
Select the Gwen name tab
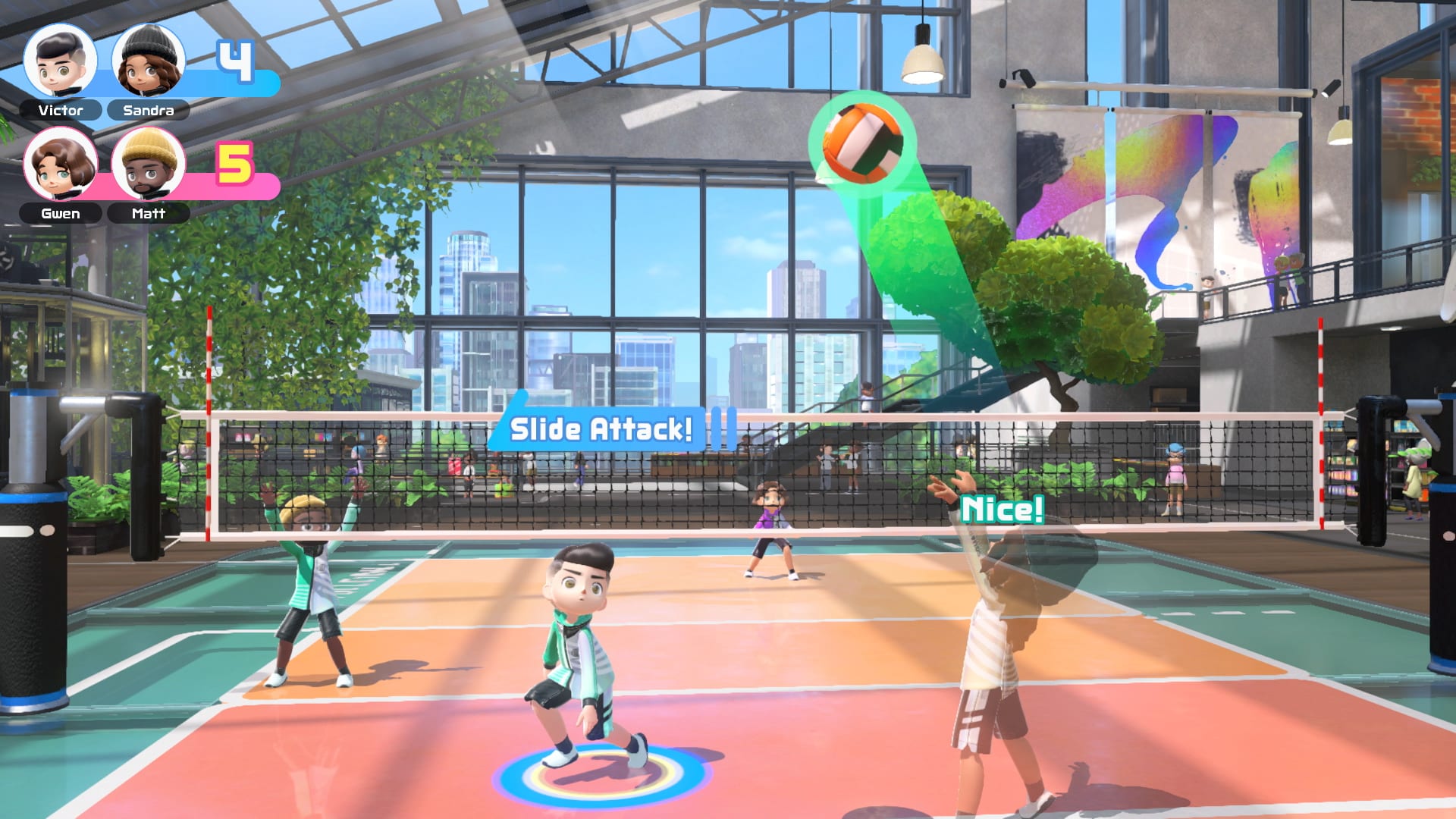click(x=61, y=213)
